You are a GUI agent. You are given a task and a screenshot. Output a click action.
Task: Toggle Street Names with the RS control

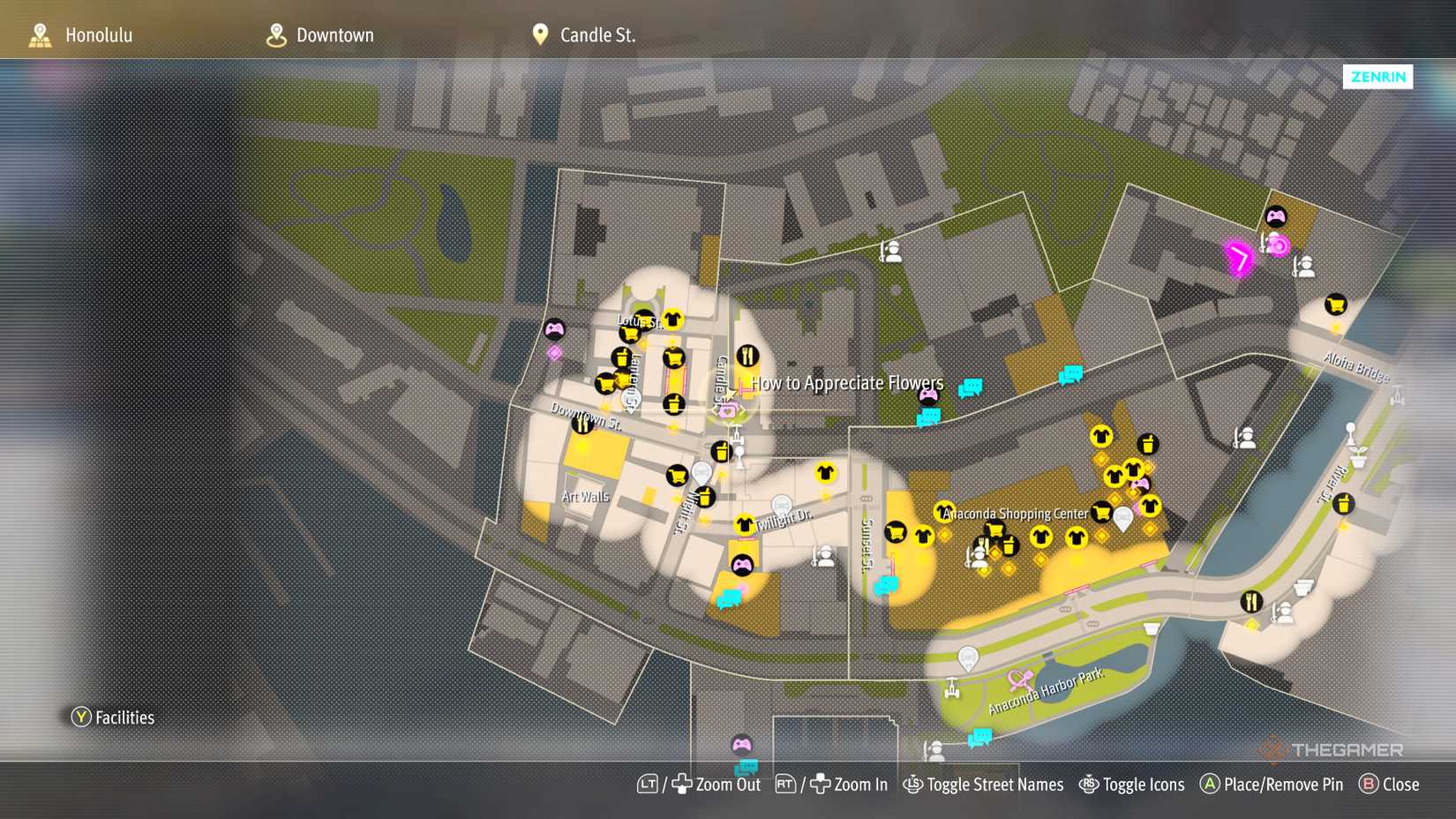point(984,784)
